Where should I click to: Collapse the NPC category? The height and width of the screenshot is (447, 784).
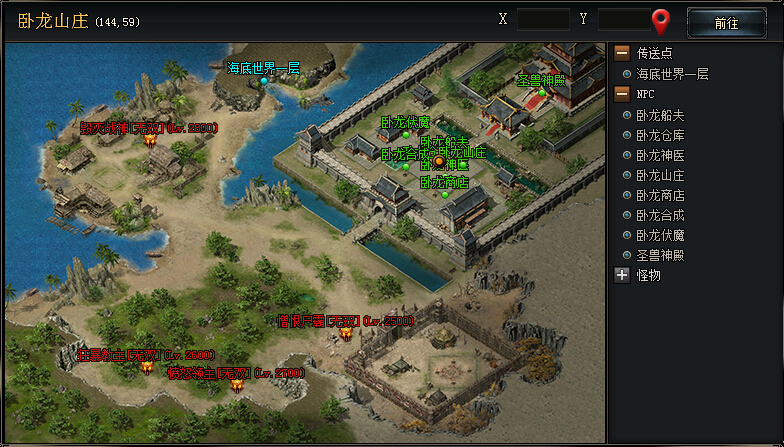coord(622,94)
